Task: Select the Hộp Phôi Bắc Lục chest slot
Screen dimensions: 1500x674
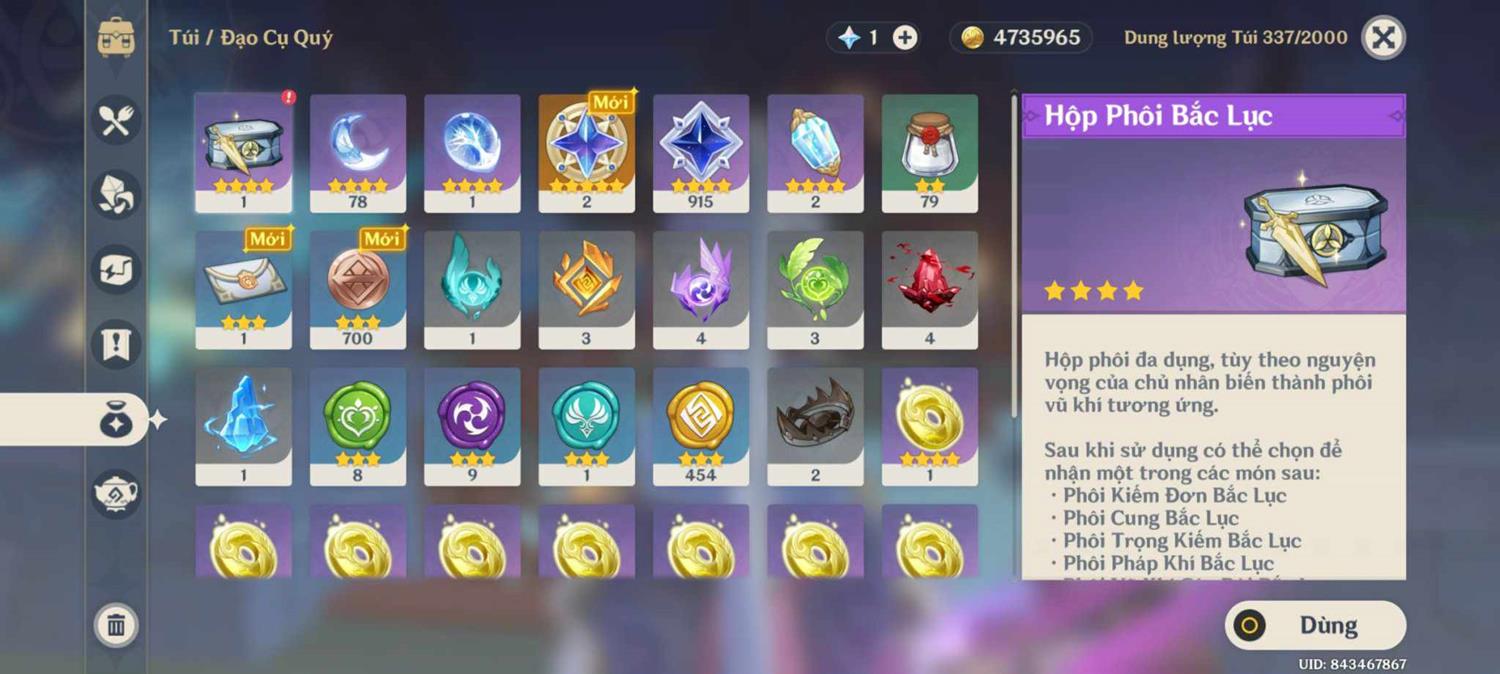Action: coord(243,152)
